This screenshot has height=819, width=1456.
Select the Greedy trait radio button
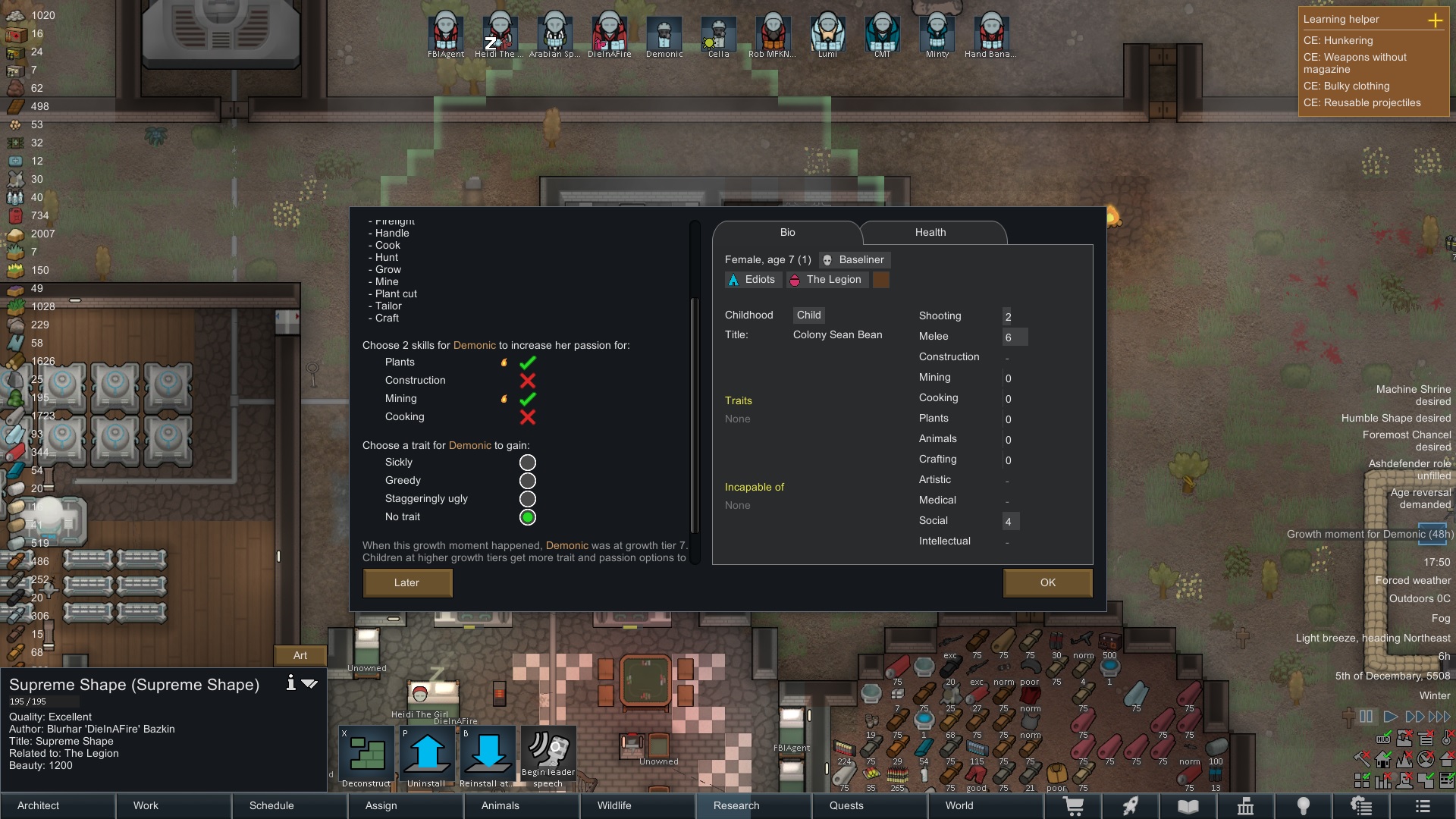pyautogui.click(x=527, y=481)
